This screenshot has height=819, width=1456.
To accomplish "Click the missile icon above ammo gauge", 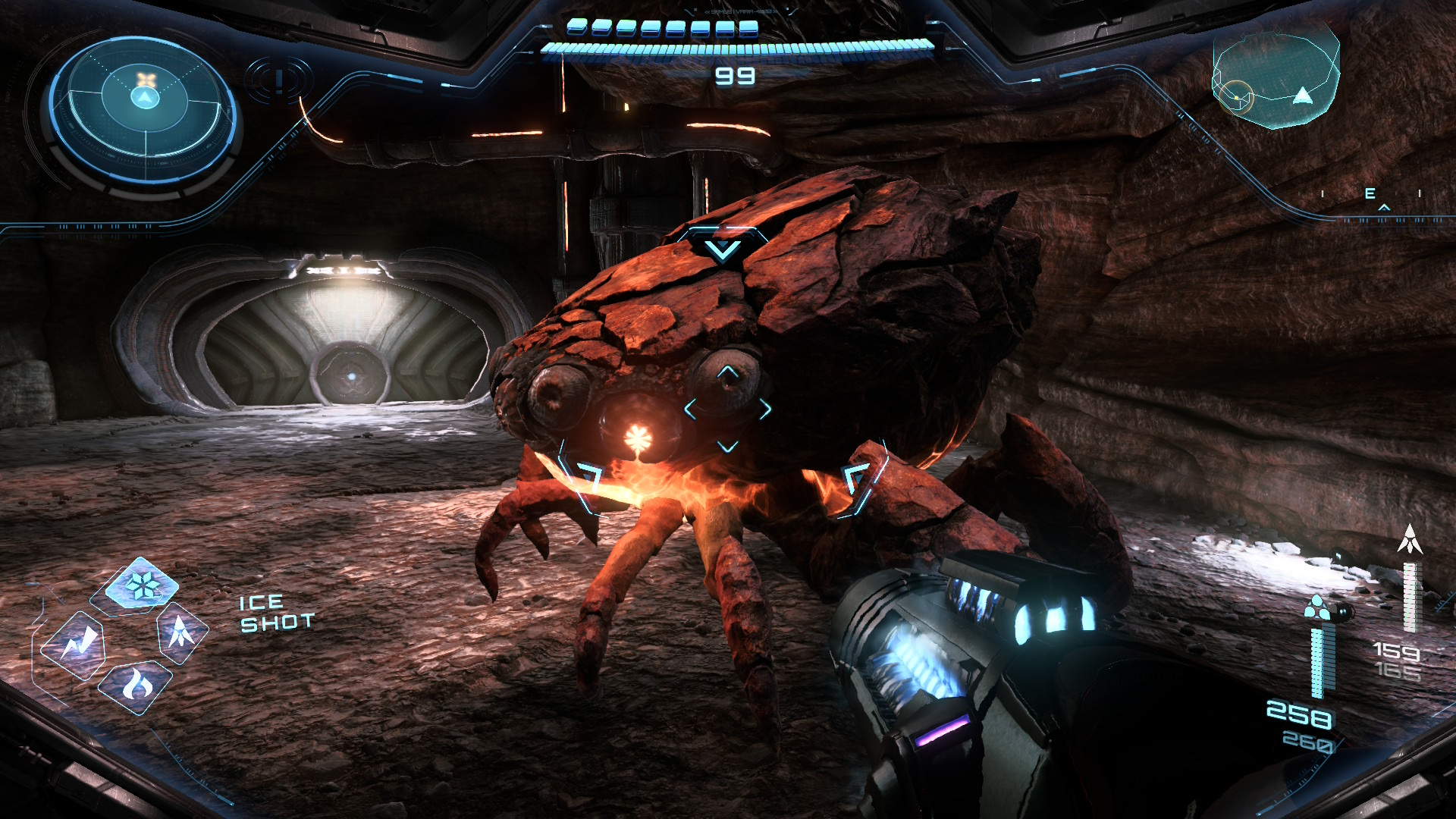I will coord(1410,539).
